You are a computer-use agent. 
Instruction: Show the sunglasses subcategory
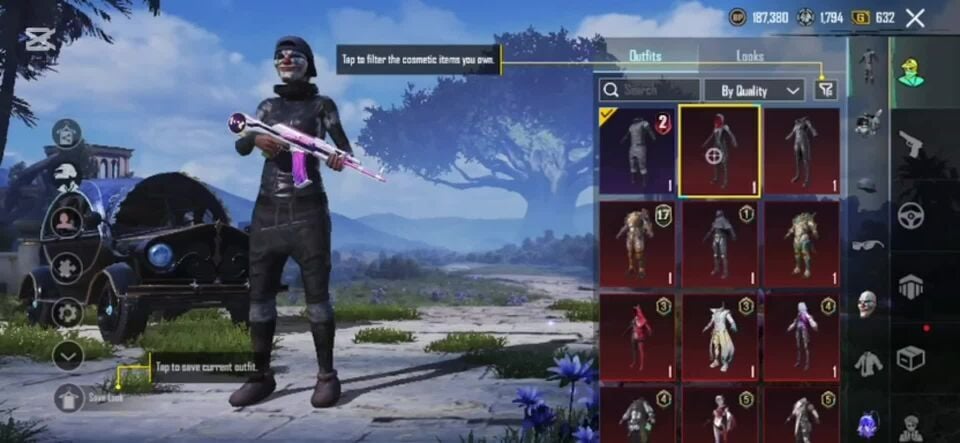pos(868,245)
